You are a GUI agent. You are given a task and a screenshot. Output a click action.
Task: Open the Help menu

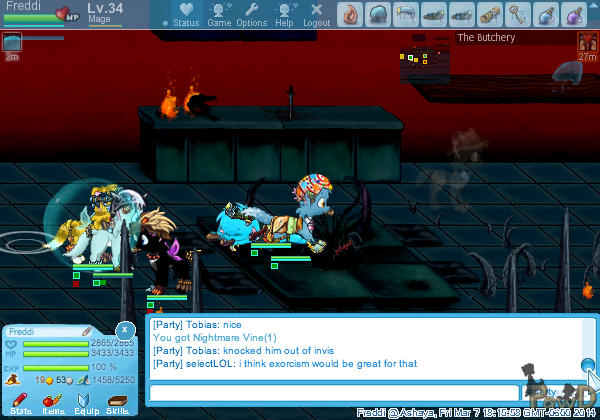click(285, 15)
